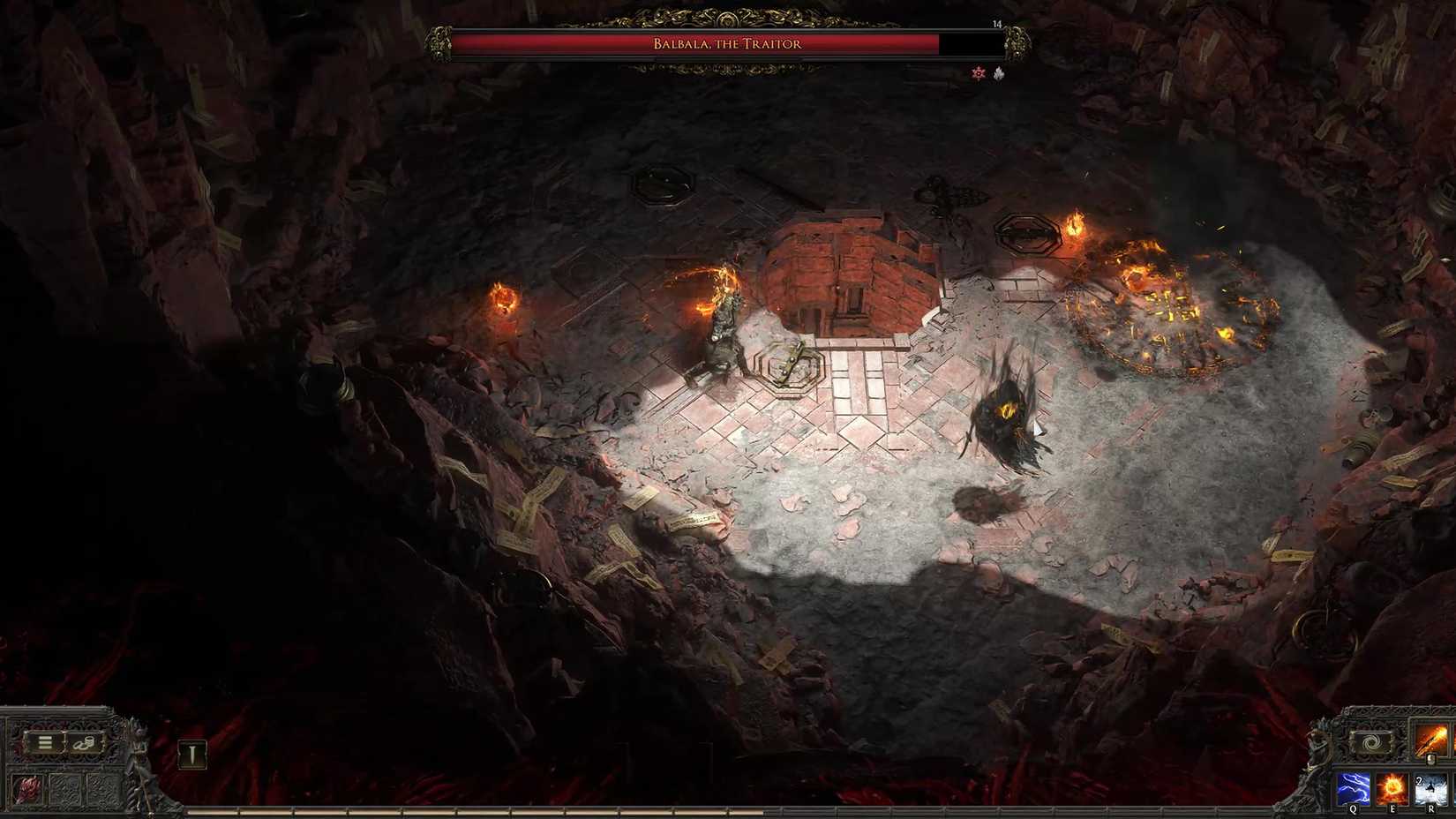Open the social panel rings icon
This screenshot has height=819, width=1456.
[x=84, y=744]
